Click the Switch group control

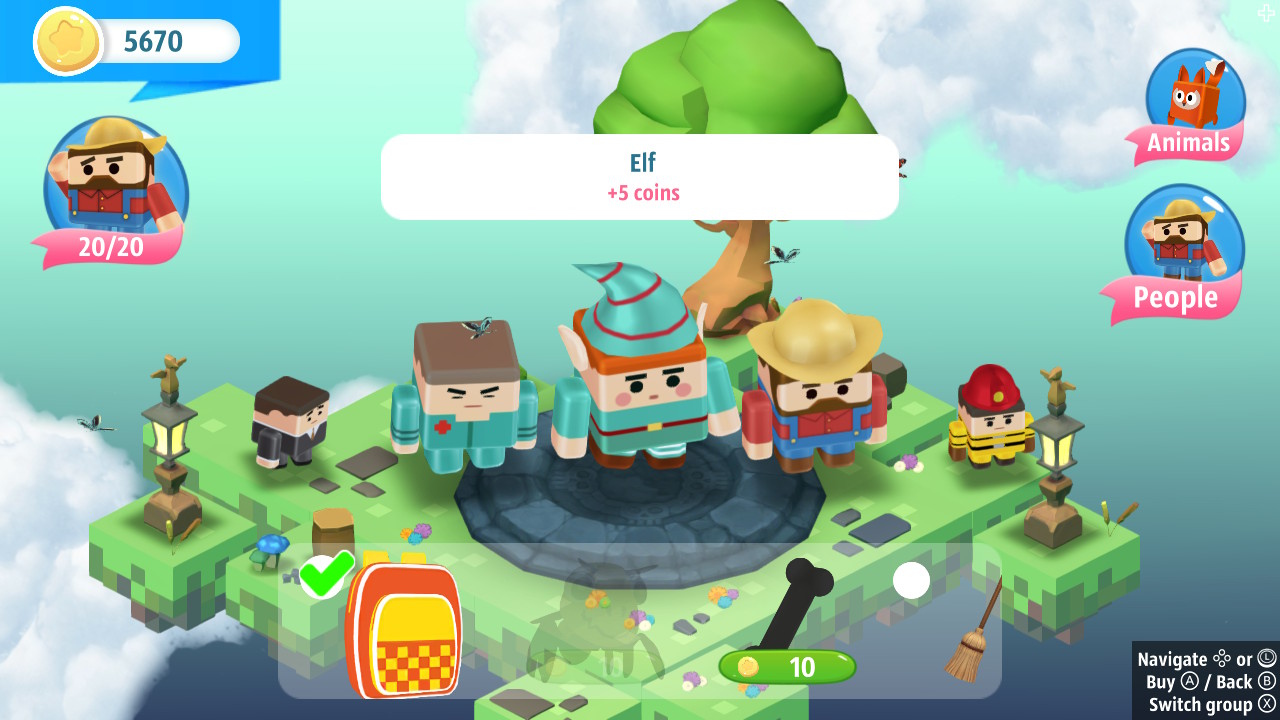coord(1200,705)
